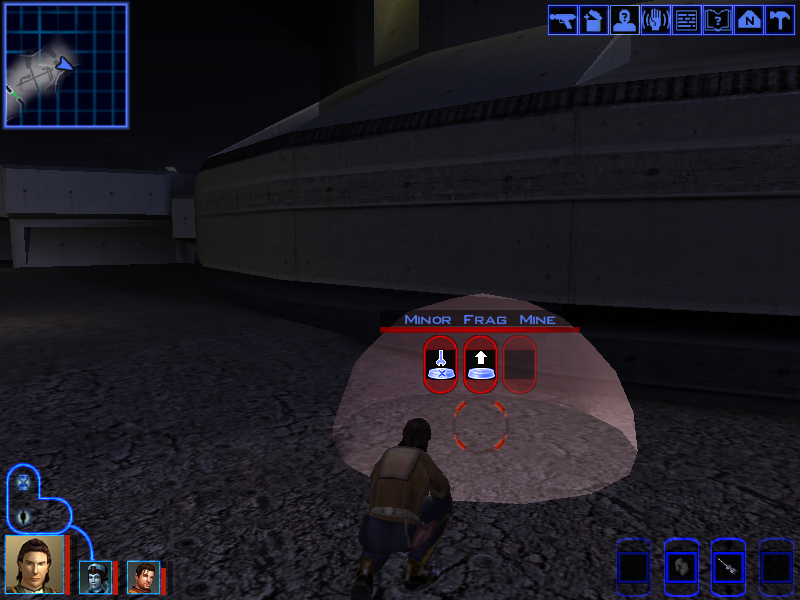Viewport: 800px width, 600px height.
Task: Toggle solo mode with the silhouette icon
Action: 23,517
